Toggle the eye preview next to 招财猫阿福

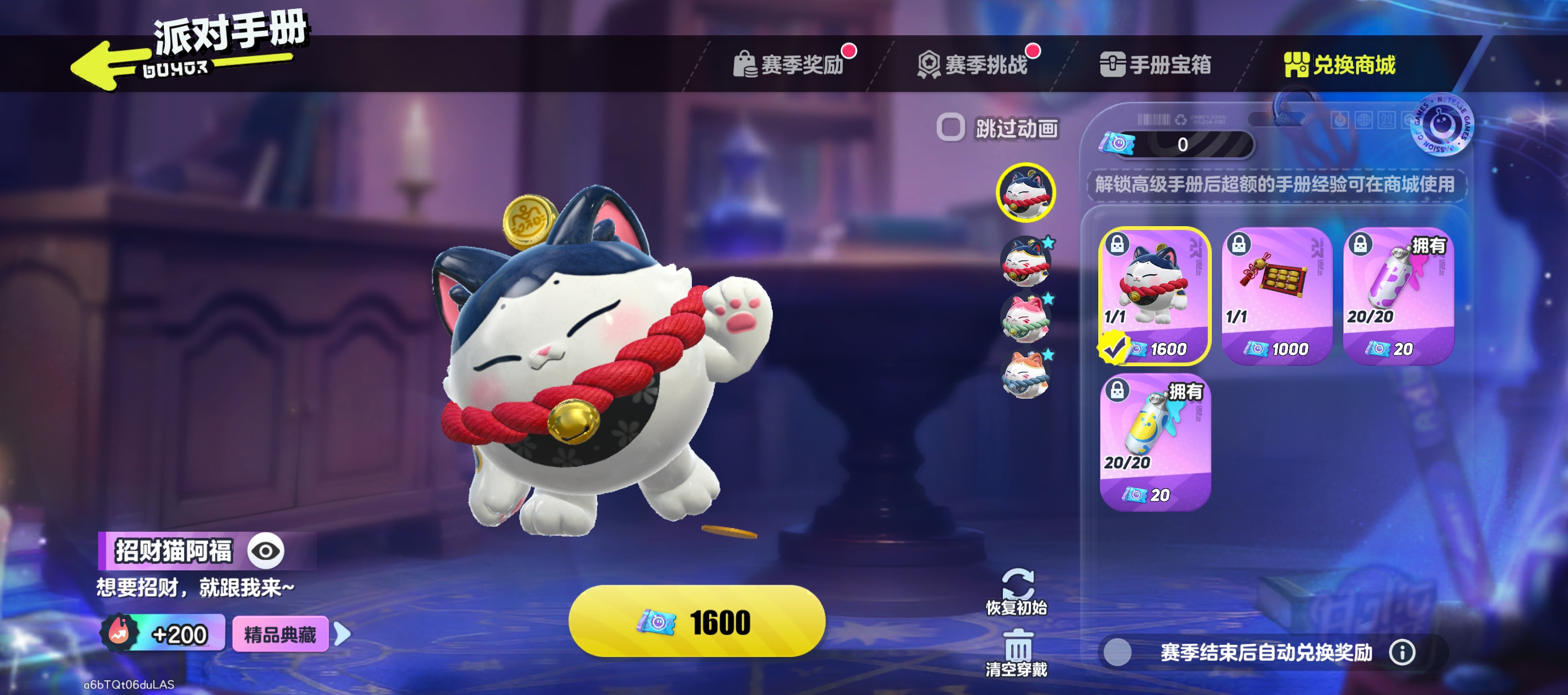tap(266, 551)
